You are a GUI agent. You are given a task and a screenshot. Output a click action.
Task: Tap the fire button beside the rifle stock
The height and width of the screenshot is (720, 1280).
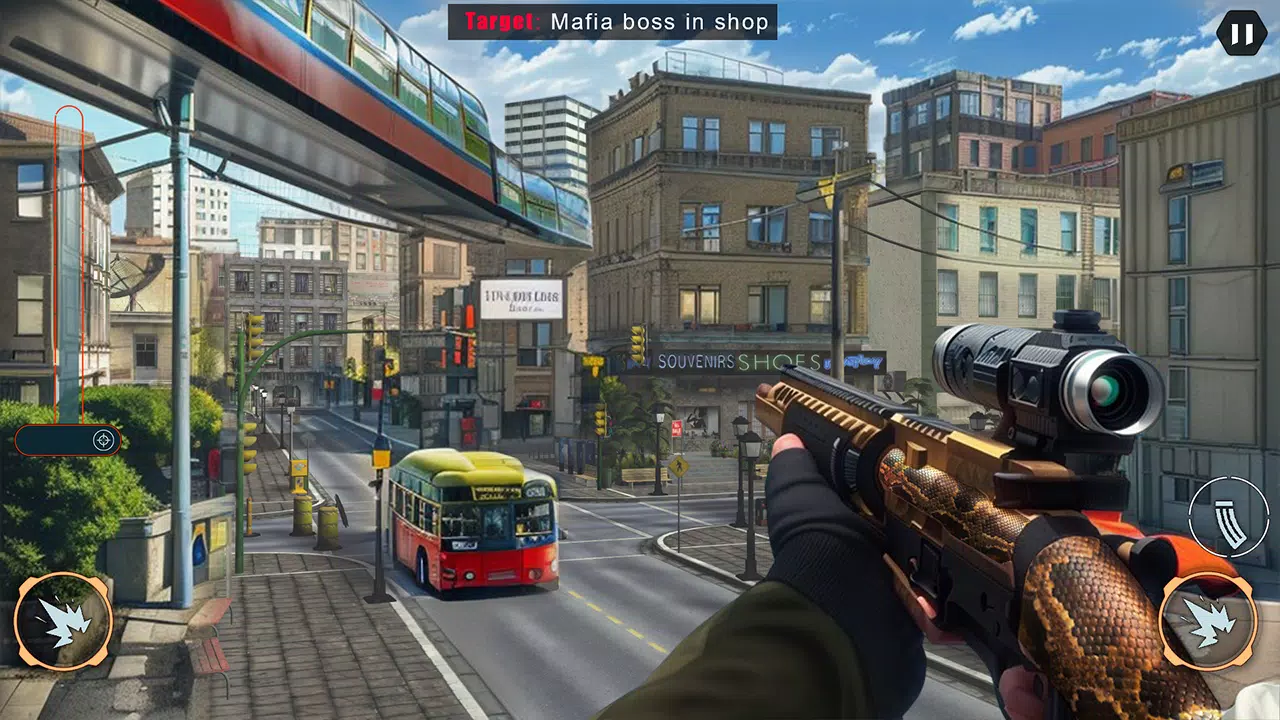coord(1208,621)
